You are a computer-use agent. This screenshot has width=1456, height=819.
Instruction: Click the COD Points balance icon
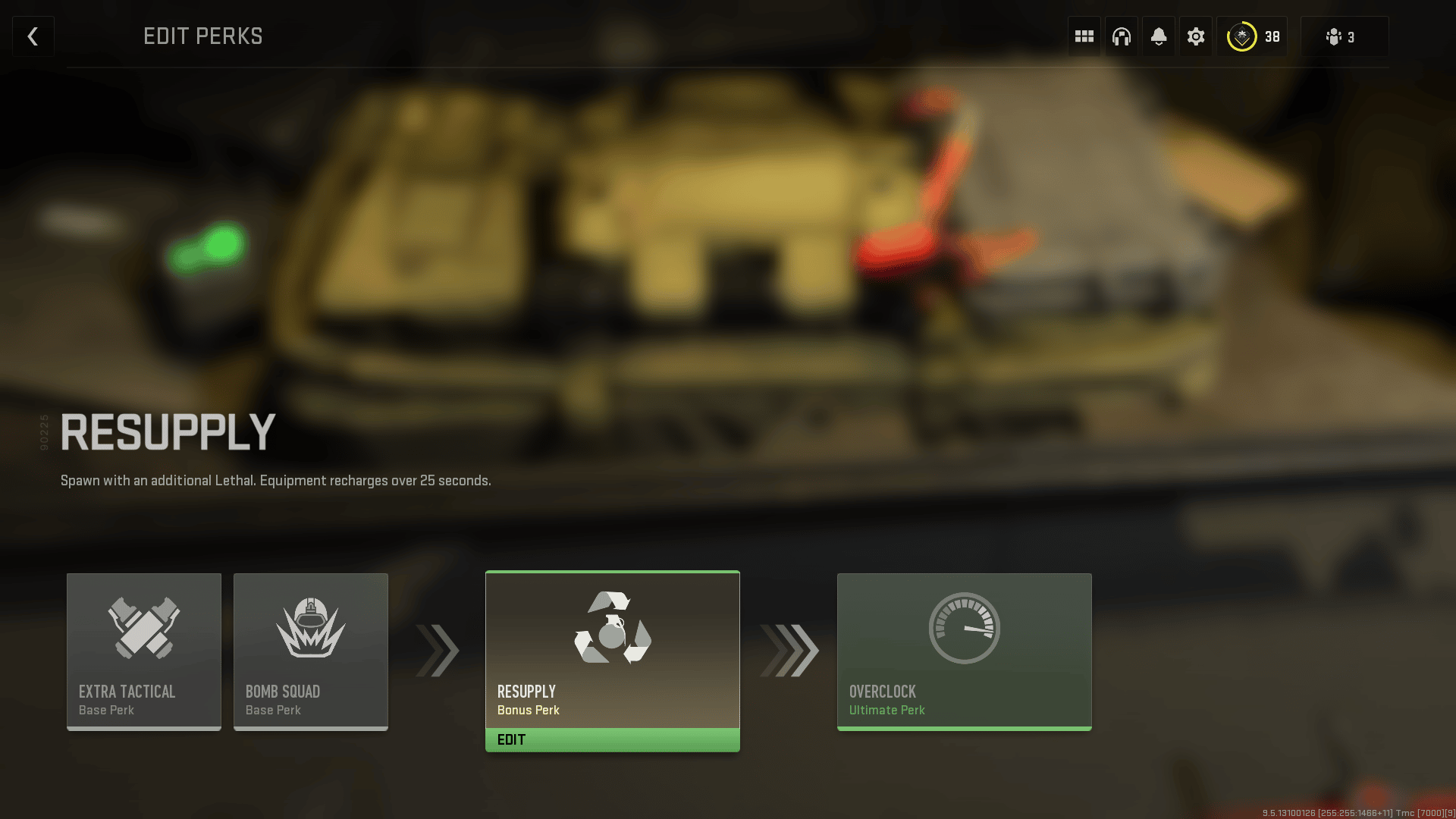pyautogui.click(x=1241, y=36)
